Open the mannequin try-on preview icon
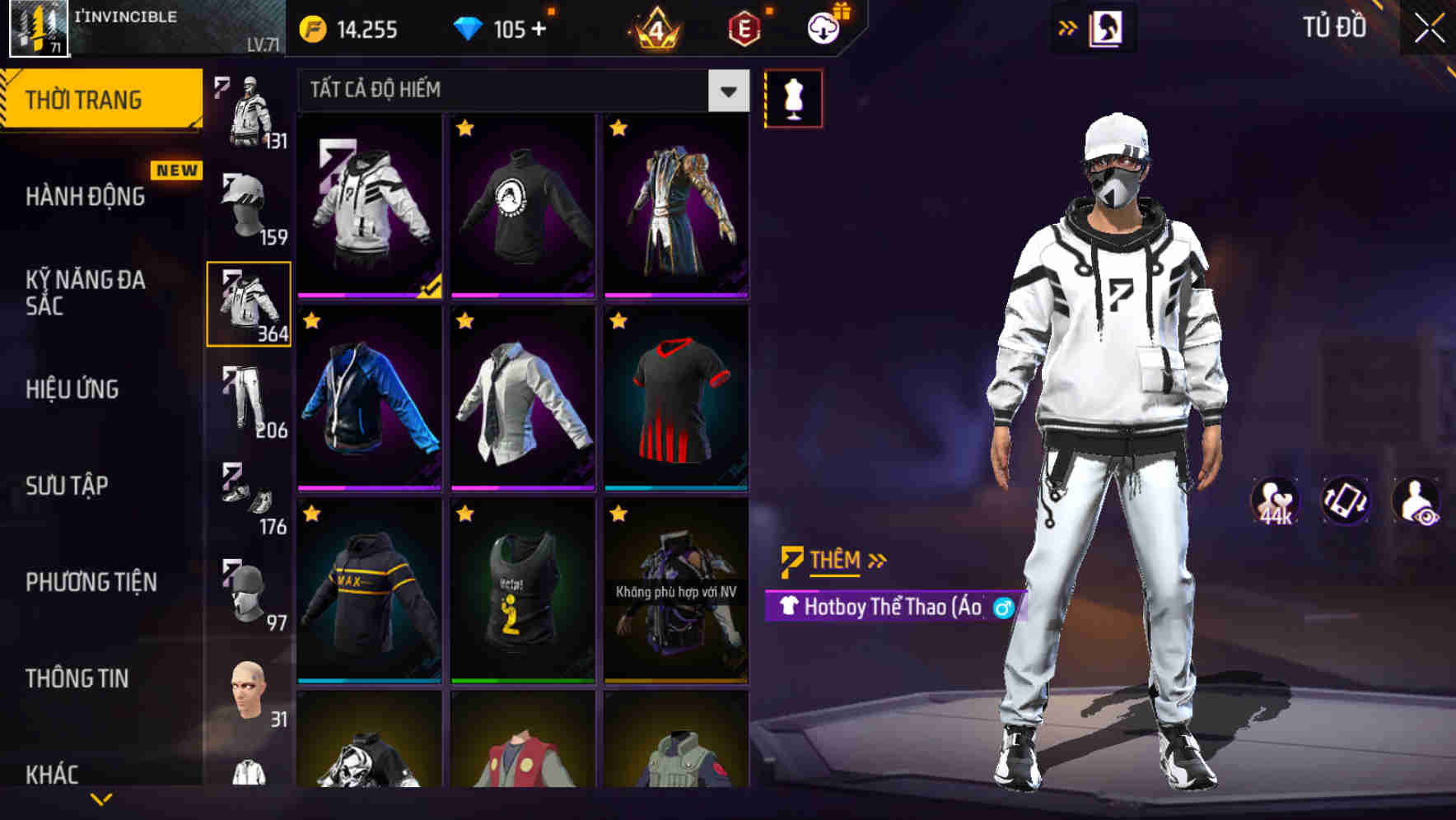 click(x=795, y=97)
